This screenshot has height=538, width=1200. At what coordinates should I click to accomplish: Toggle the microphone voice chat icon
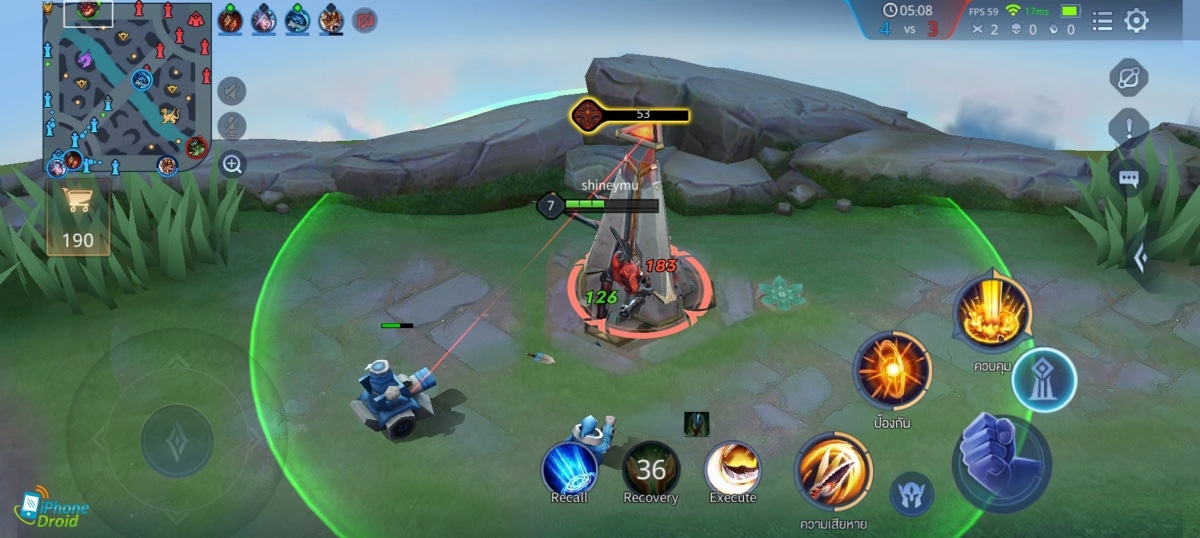[x=232, y=127]
